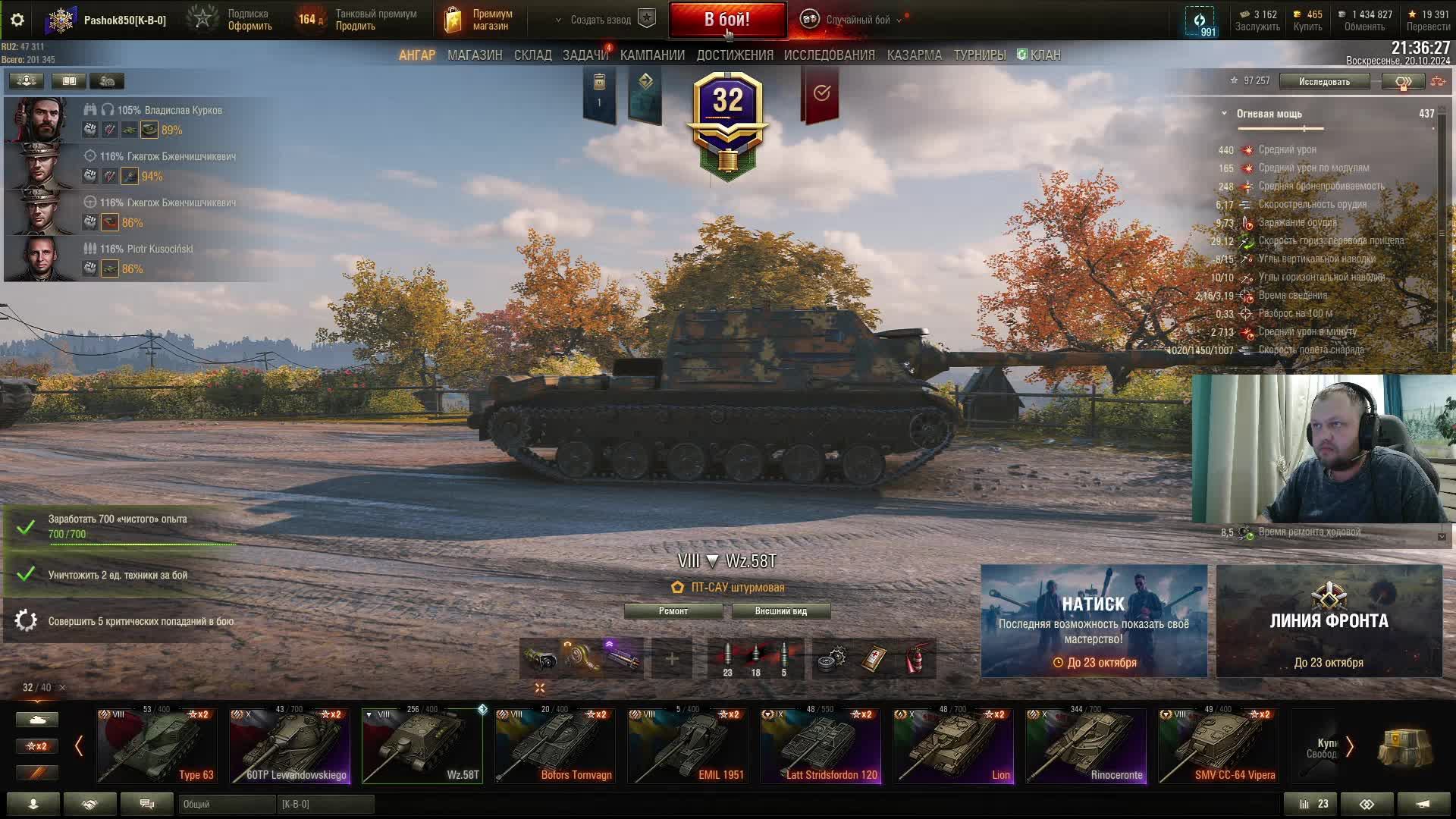
Task: Open the НАТИСК event banner
Action: coord(1094,620)
